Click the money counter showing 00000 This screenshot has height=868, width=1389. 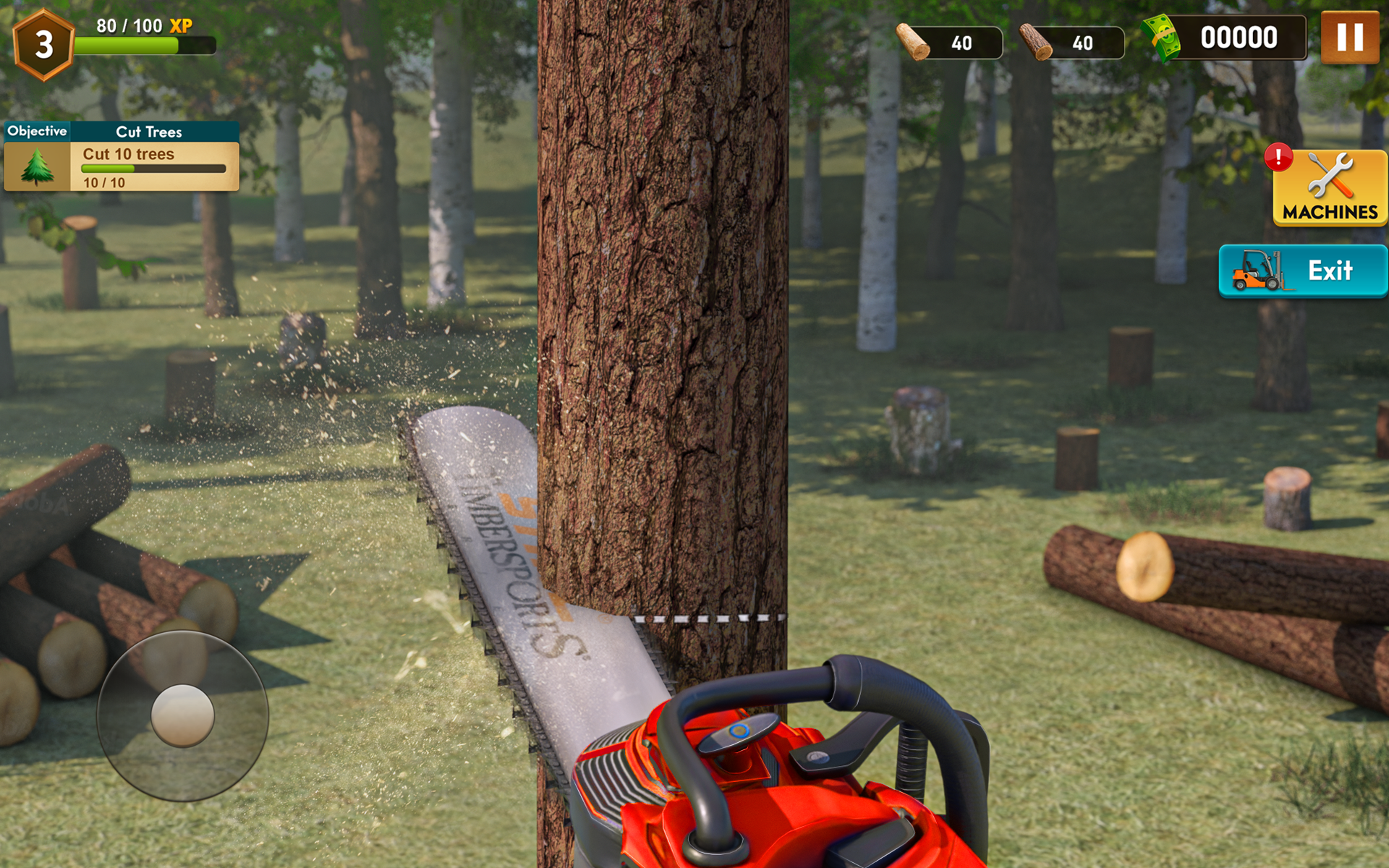click(1239, 36)
